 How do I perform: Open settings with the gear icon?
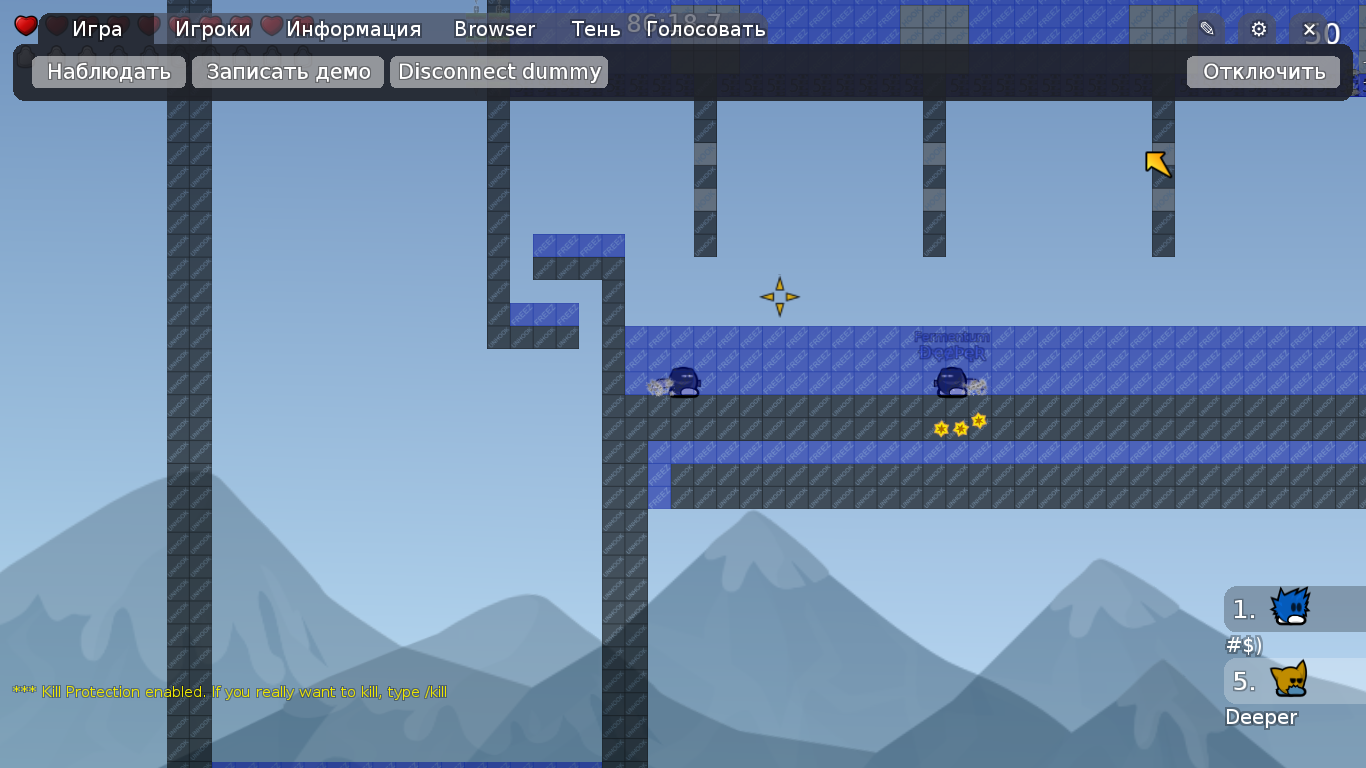tap(1258, 29)
